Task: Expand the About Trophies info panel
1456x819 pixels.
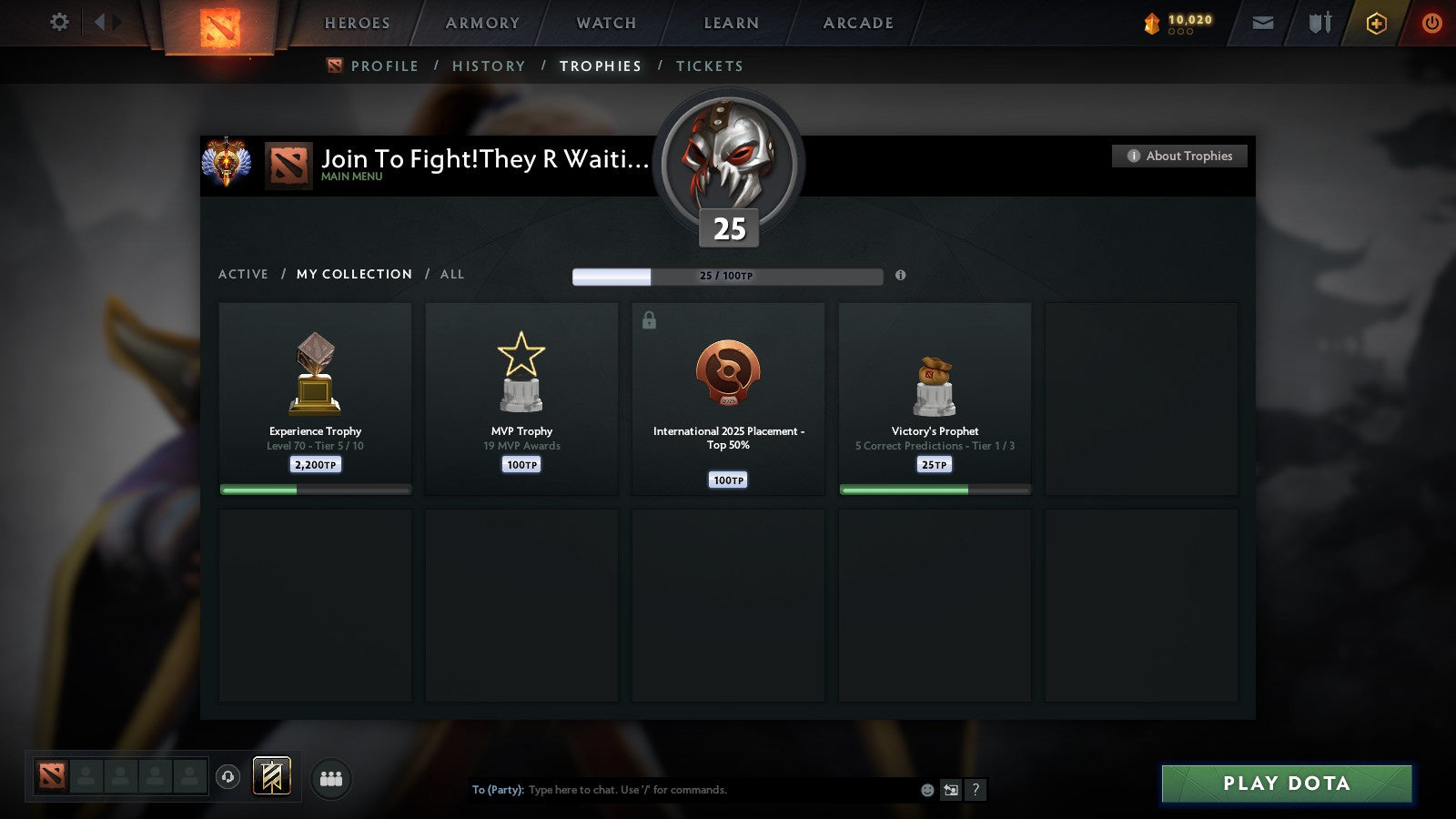Action: [1178, 156]
